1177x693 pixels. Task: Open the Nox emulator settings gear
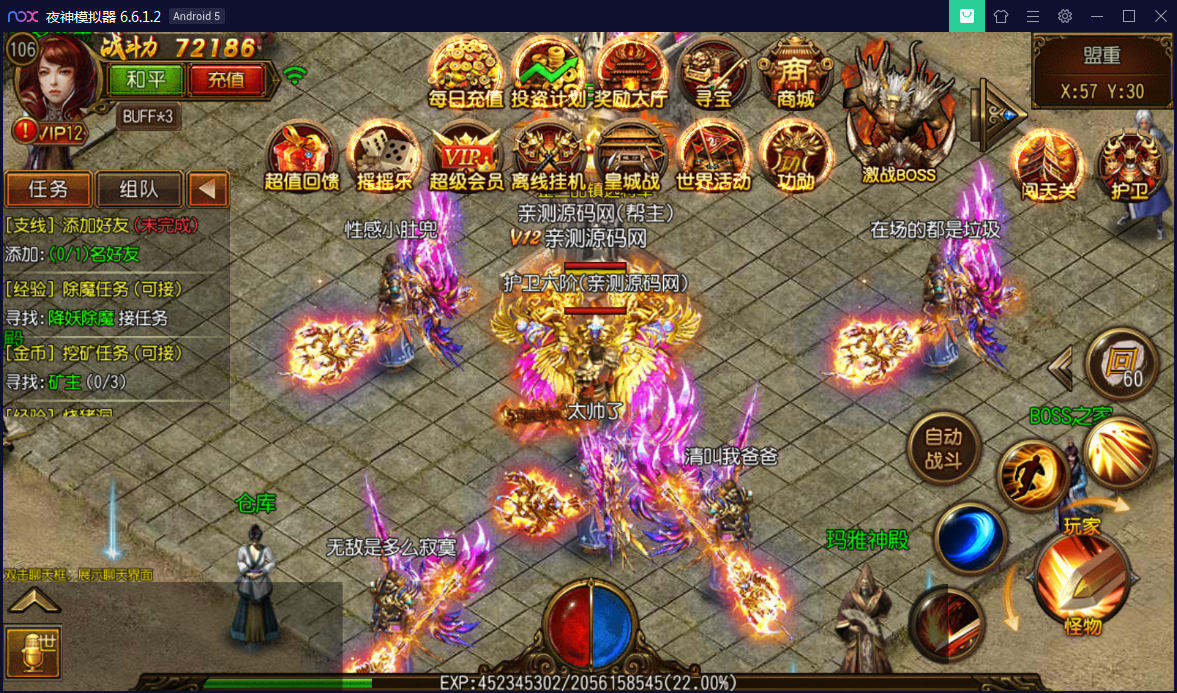tap(1065, 16)
